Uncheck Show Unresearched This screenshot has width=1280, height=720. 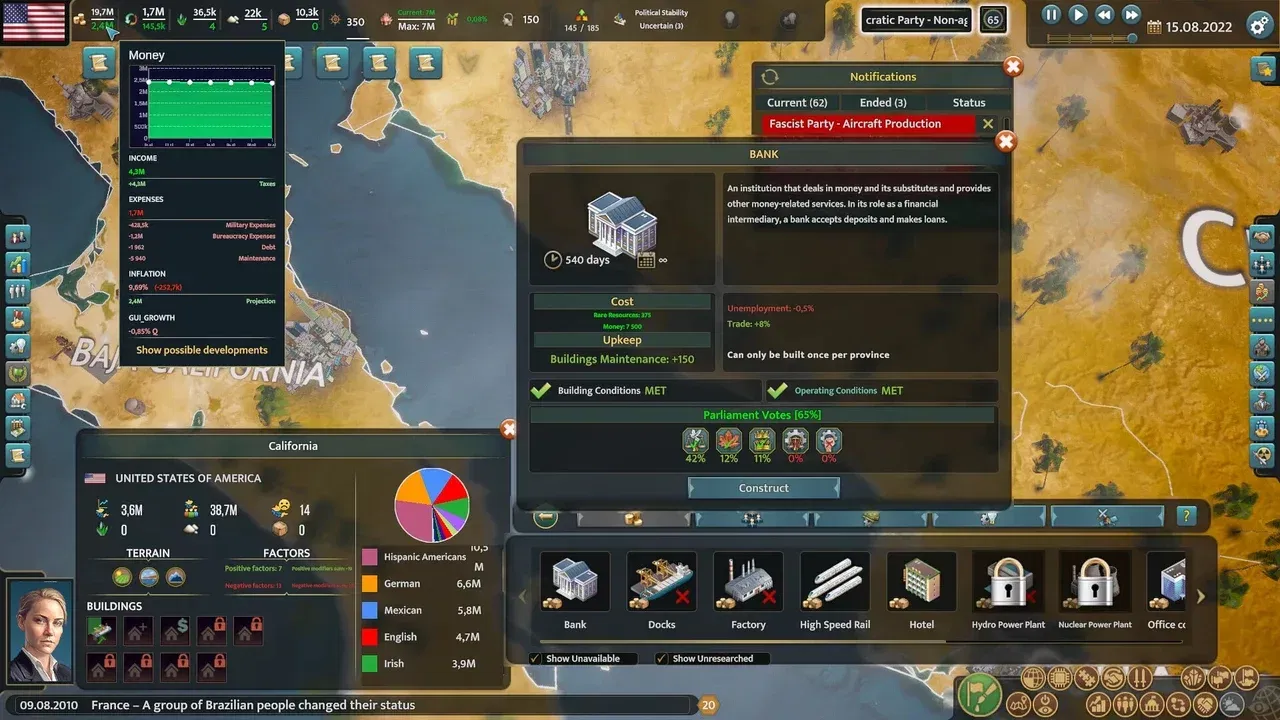[661, 658]
